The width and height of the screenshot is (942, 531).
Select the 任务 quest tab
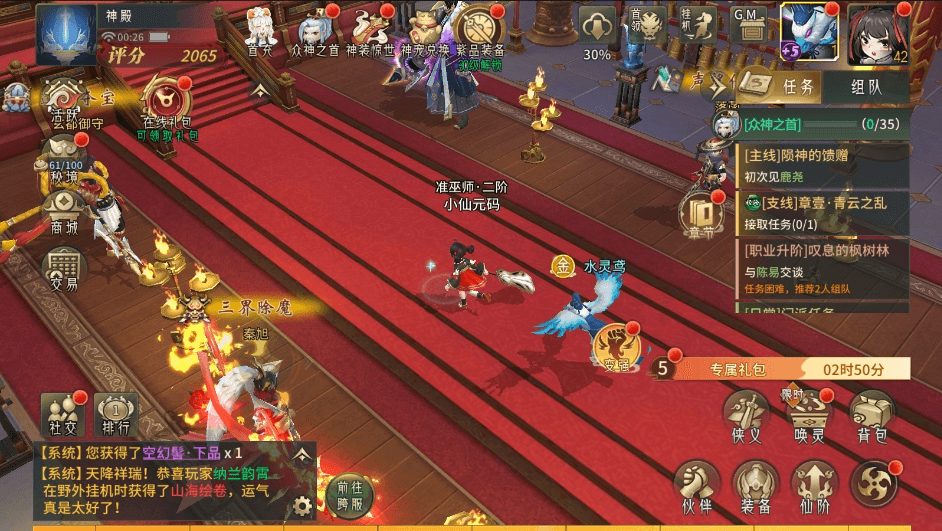(x=786, y=86)
